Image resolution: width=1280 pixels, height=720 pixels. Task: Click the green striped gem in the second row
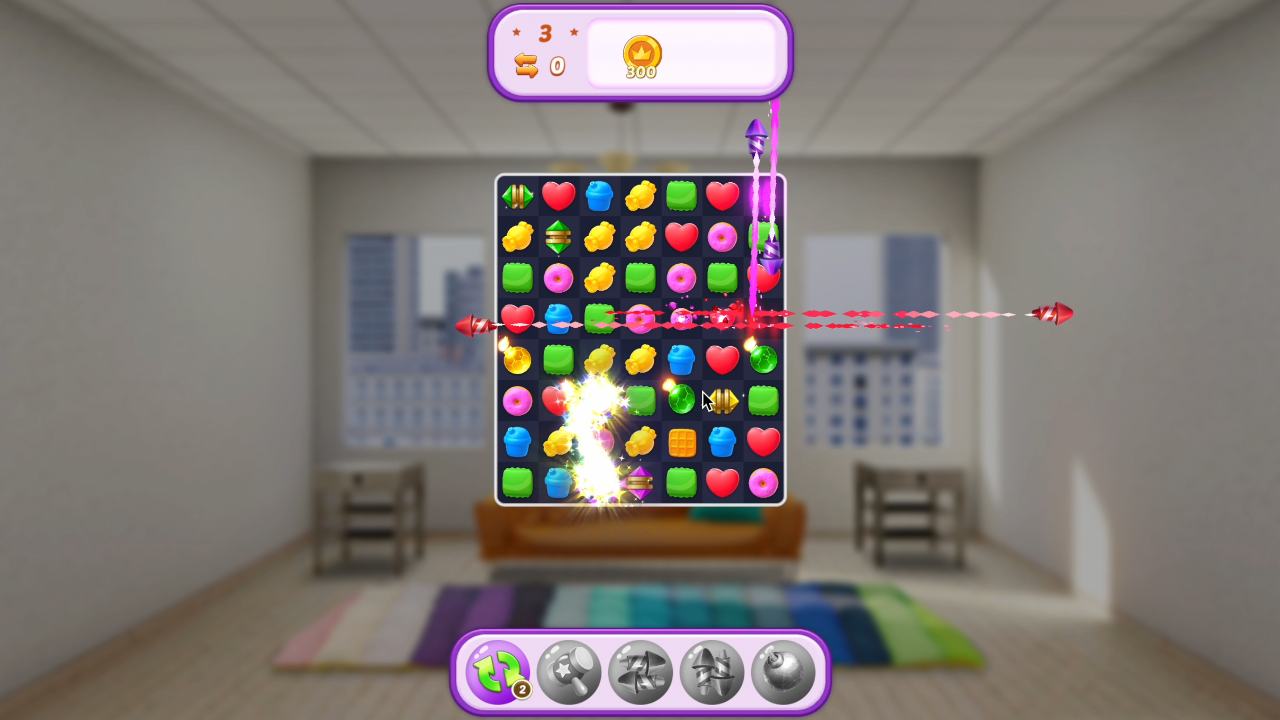click(x=558, y=238)
